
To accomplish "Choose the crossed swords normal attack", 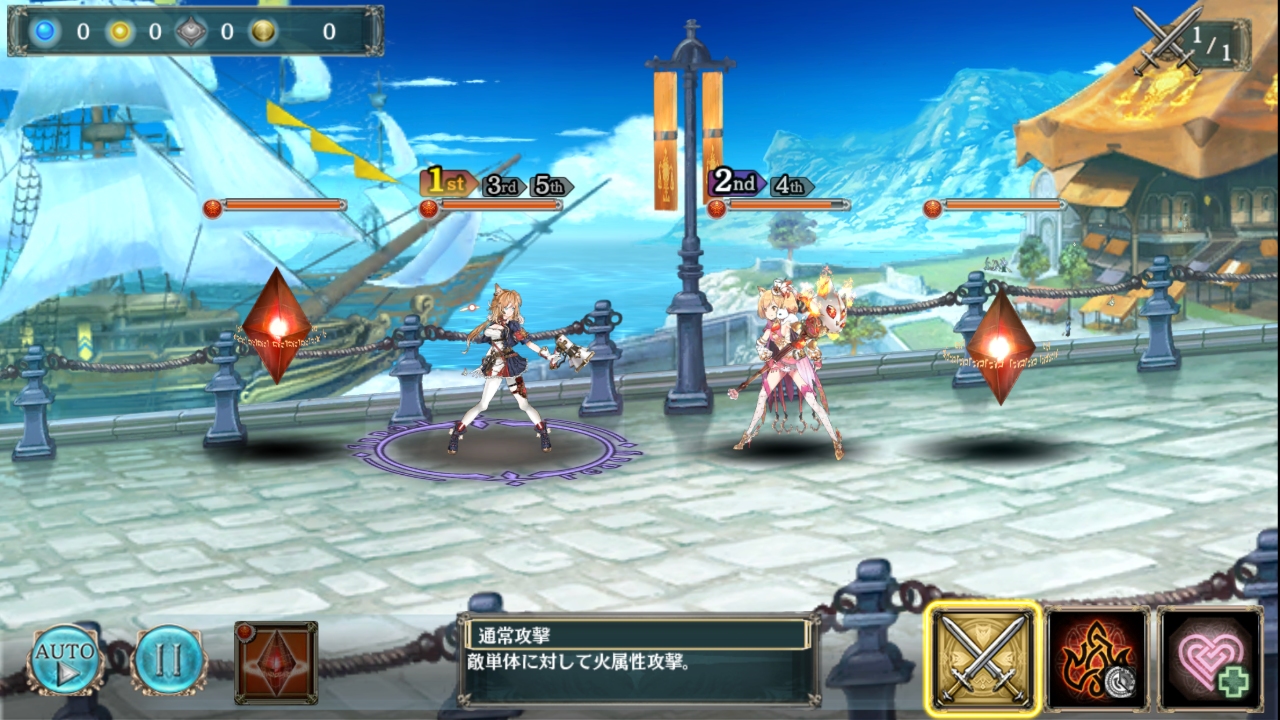I will [x=983, y=659].
